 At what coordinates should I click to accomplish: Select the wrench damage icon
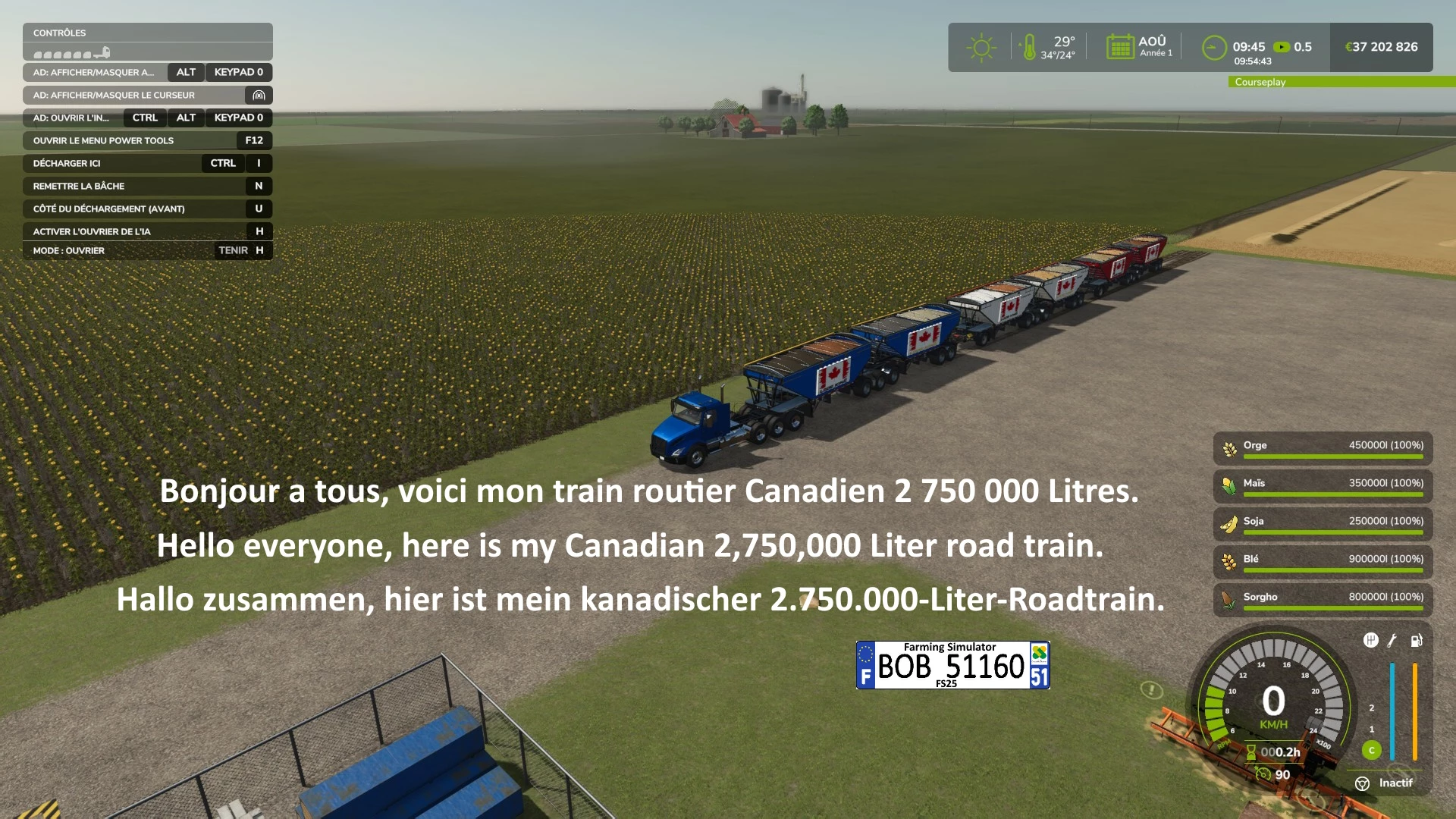tap(1392, 640)
